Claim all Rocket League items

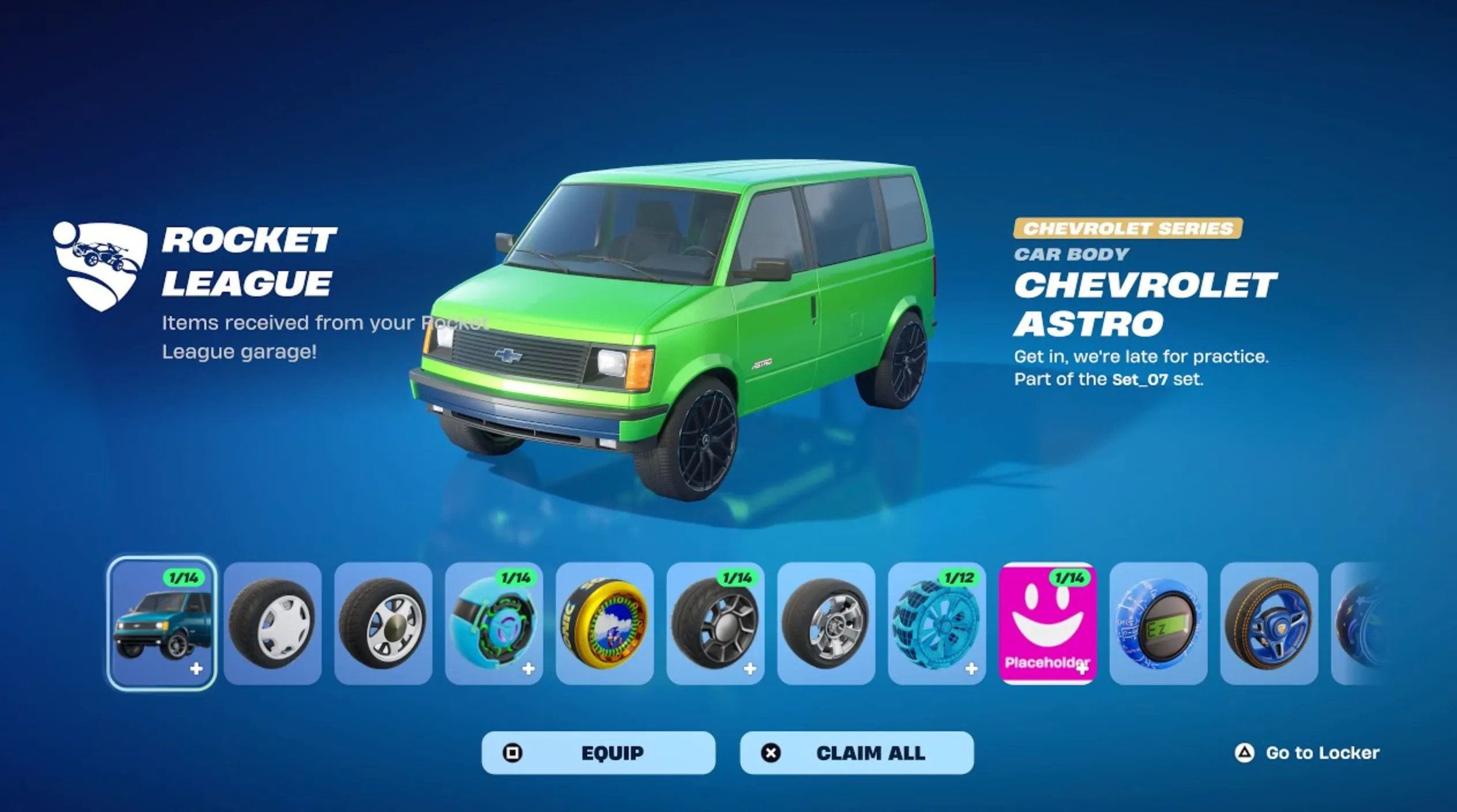pyautogui.click(x=857, y=753)
